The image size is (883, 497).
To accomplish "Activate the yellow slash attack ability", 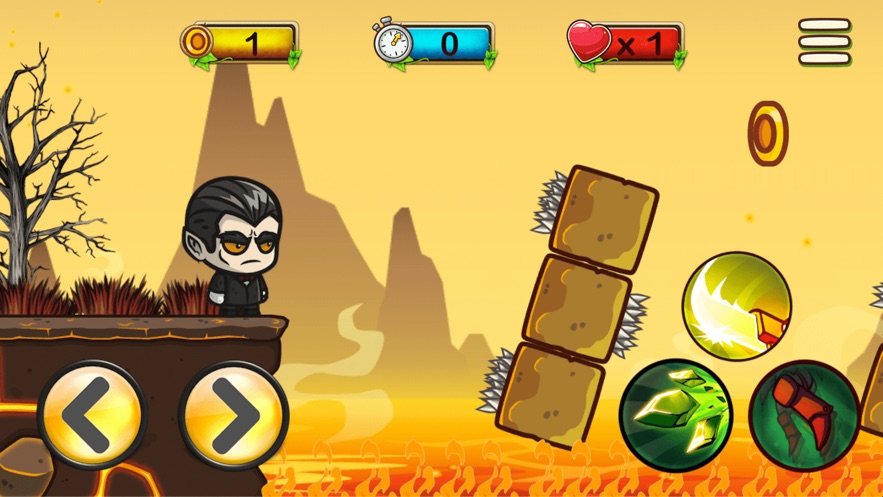I will pos(737,305).
